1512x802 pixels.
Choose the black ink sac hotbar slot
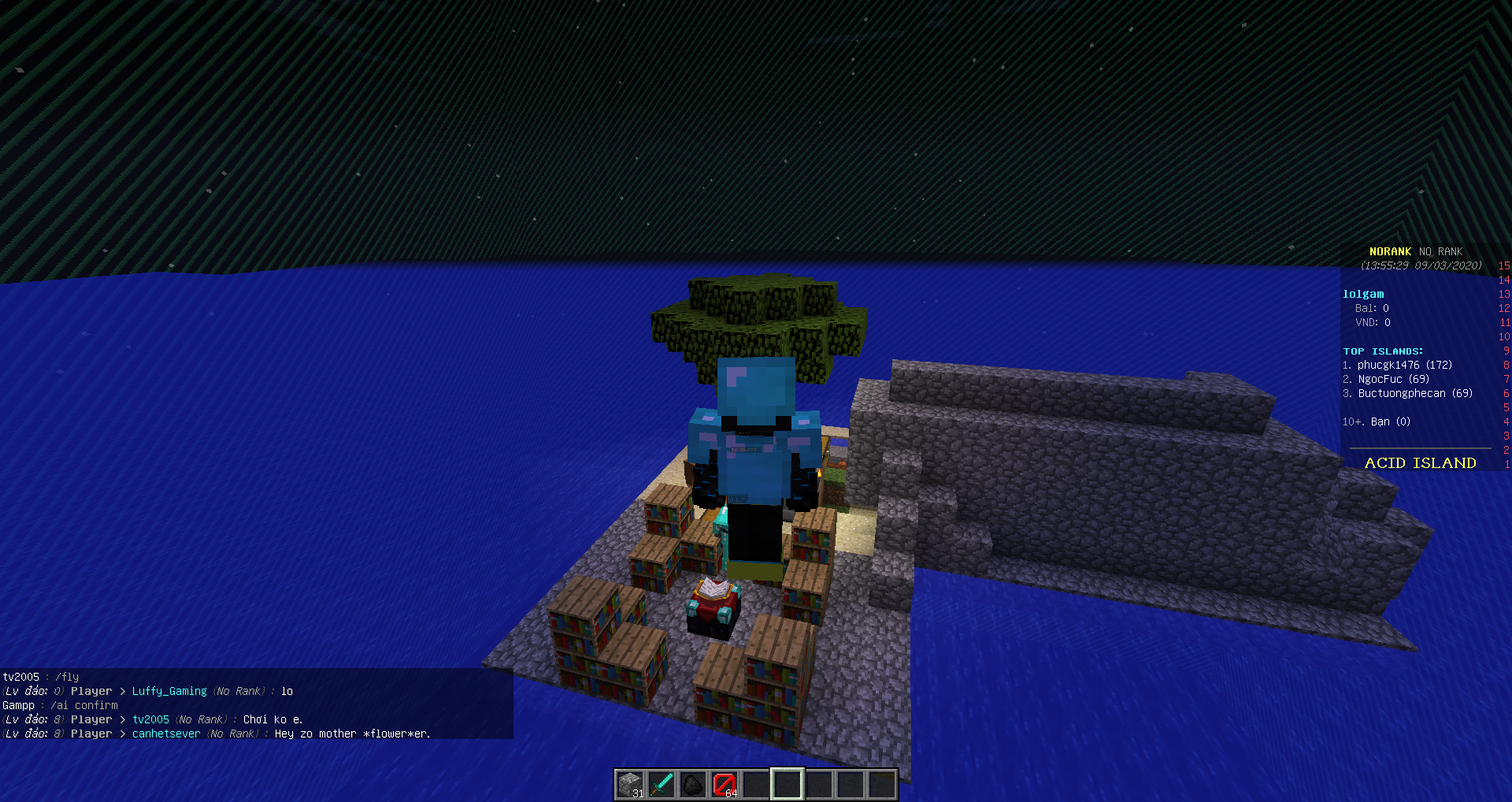[x=693, y=785]
